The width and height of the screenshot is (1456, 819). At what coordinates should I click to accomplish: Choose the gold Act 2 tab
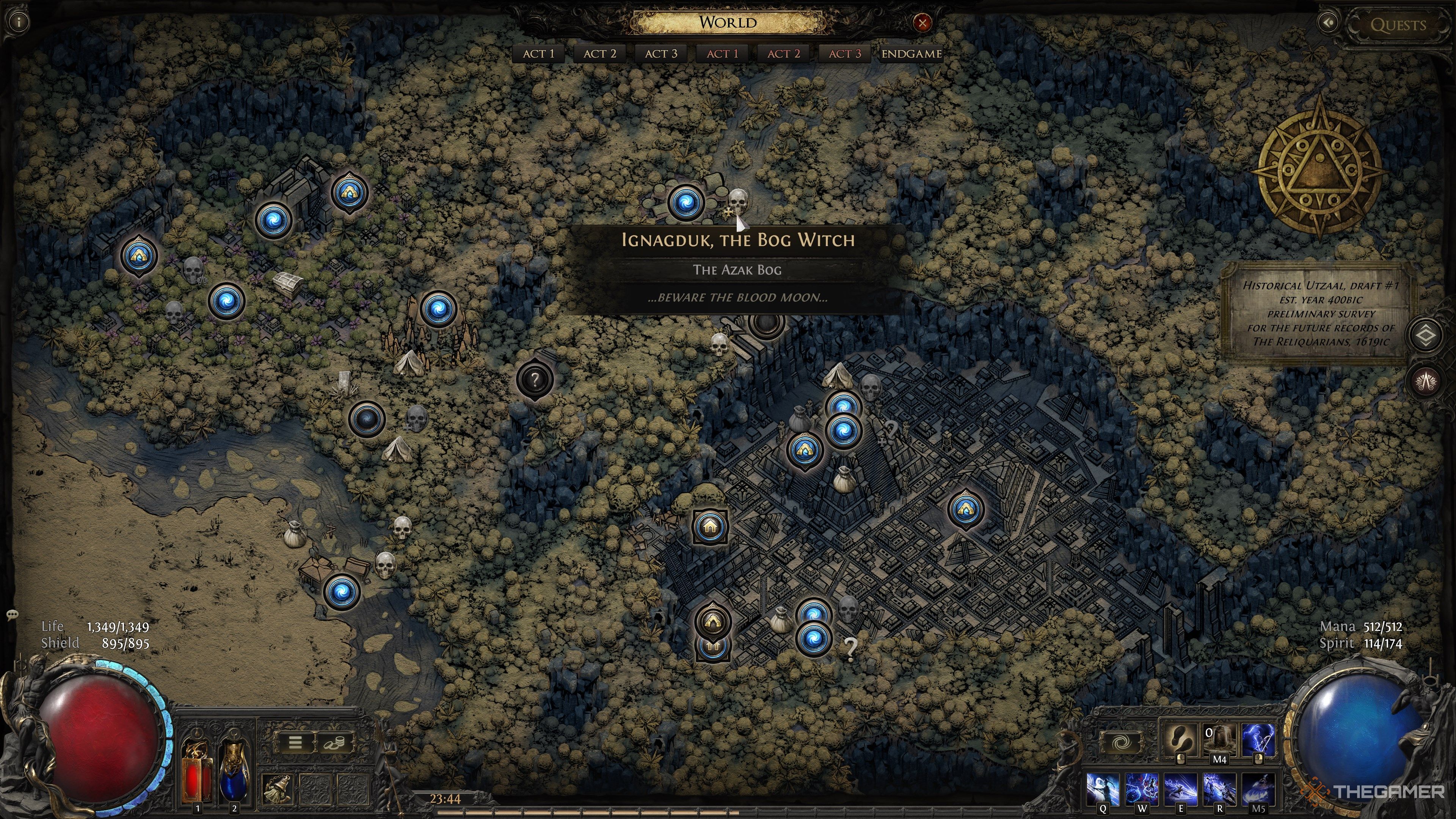click(599, 54)
